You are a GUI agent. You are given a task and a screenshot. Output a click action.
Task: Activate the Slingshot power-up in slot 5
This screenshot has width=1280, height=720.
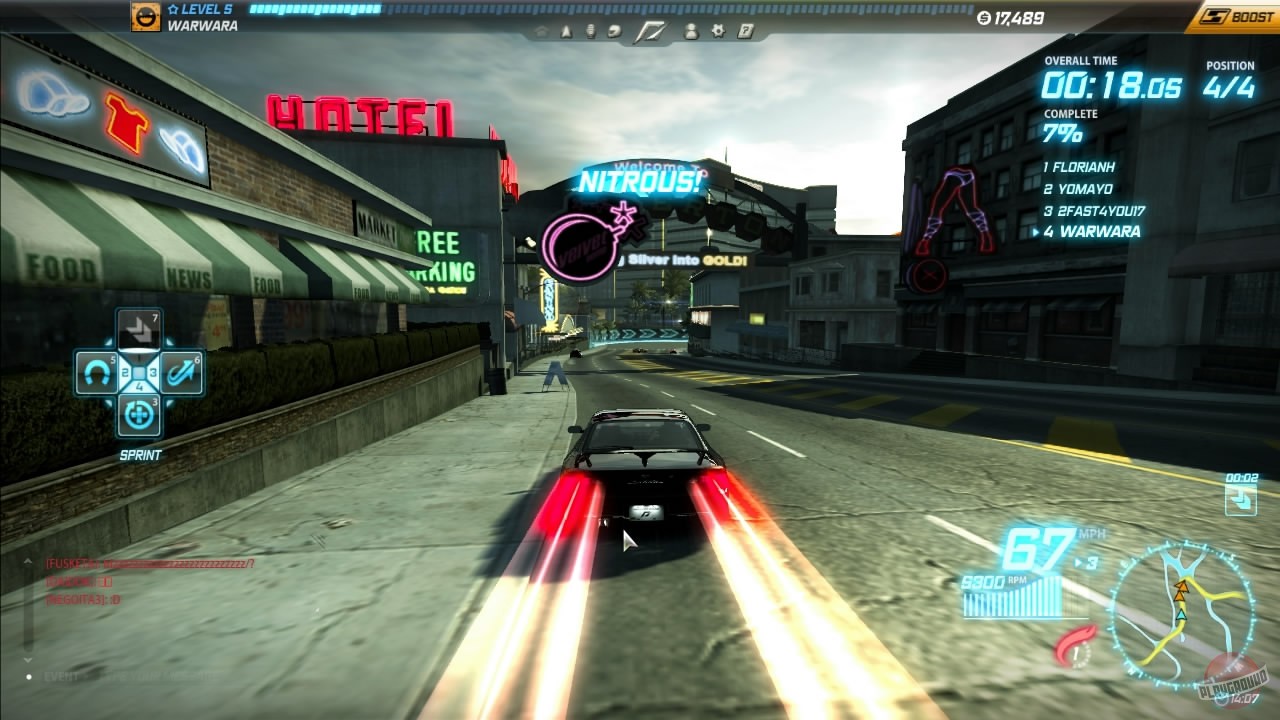(95, 372)
